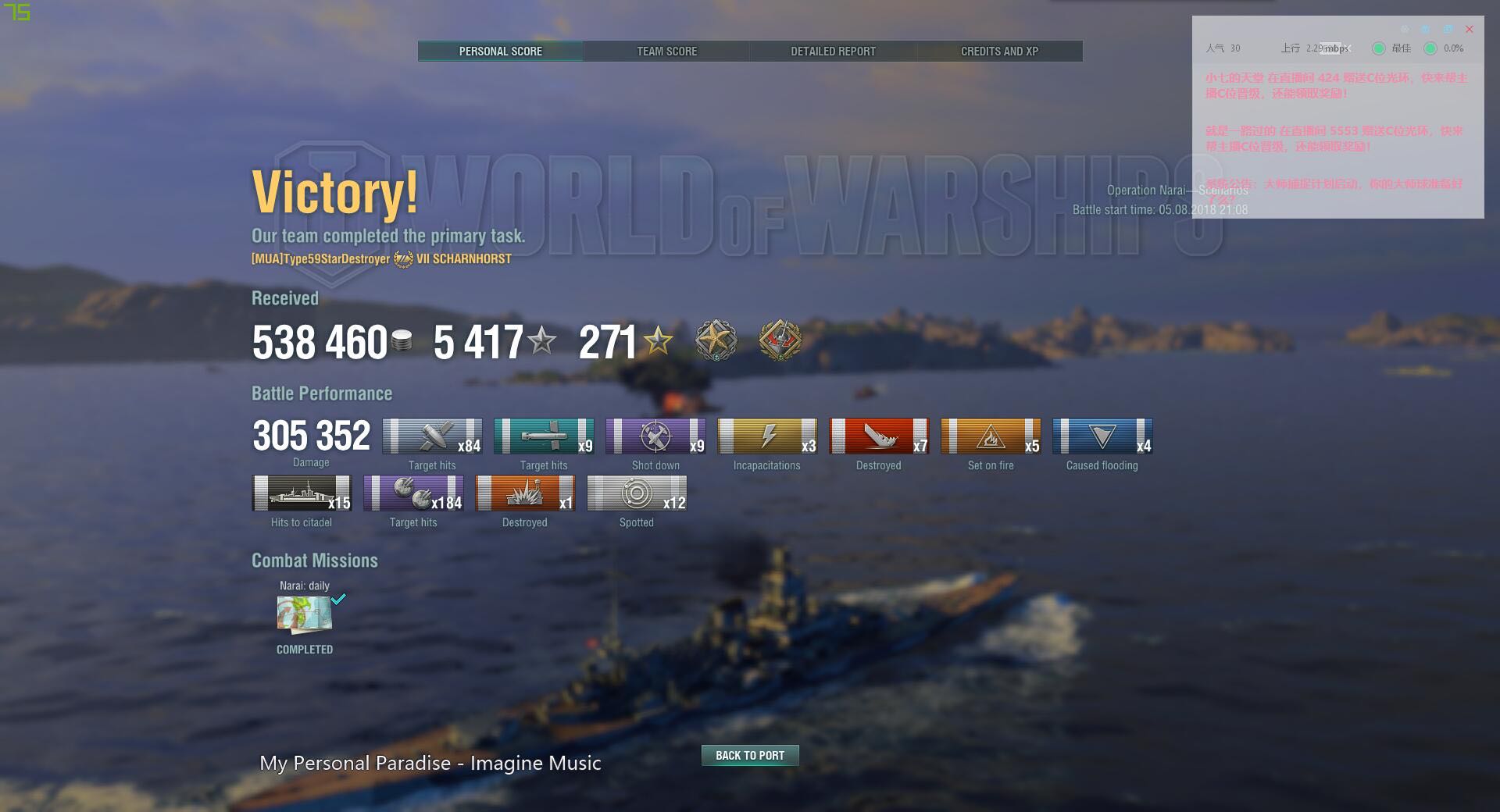Viewport: 1500px width, 812px height.
Task: Click the secondary Target hits x184 ribbon
Action: pos(413,493)
